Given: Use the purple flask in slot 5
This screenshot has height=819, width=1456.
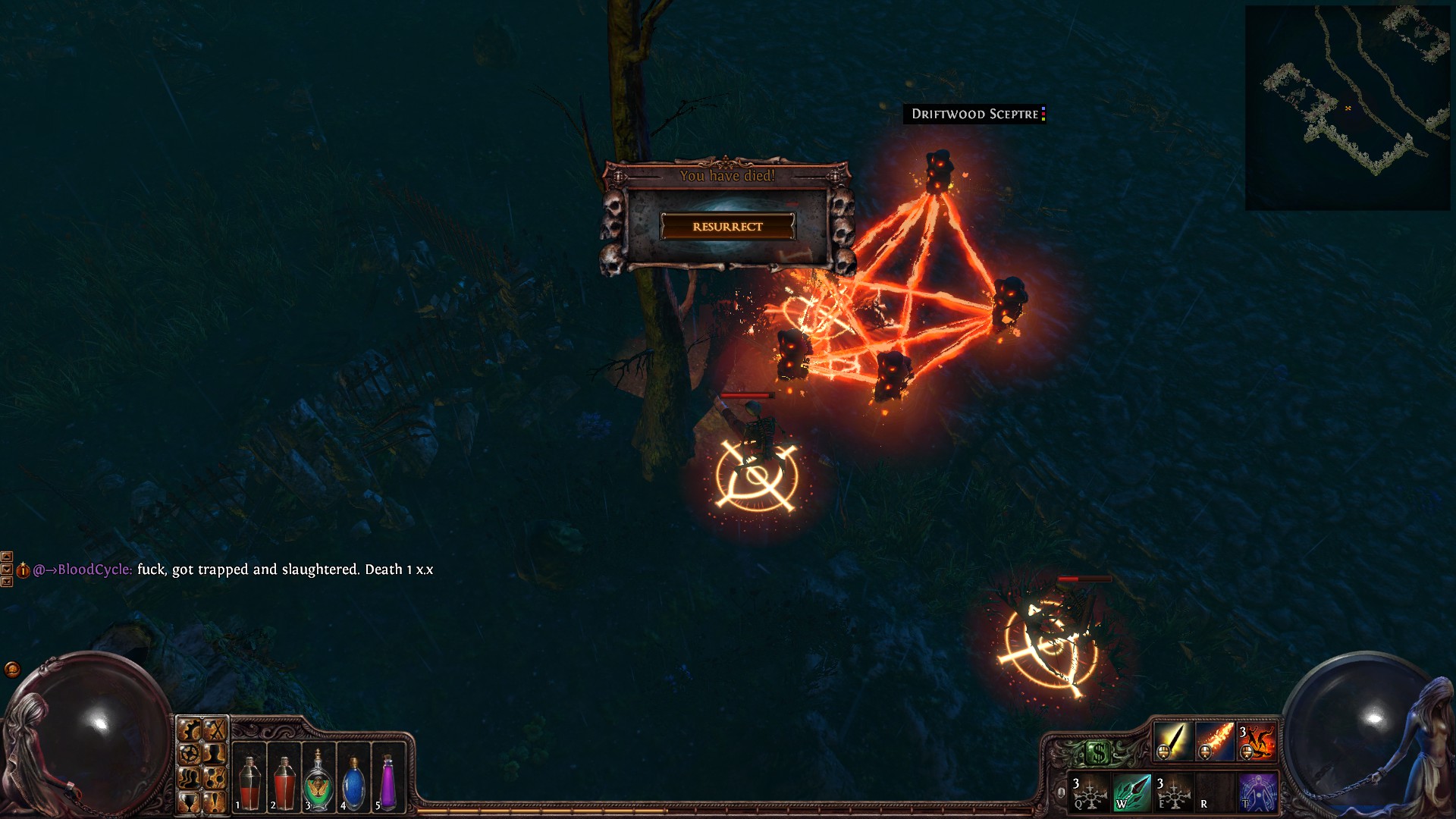Looking at the screenshot, I should tap(388, 781).
